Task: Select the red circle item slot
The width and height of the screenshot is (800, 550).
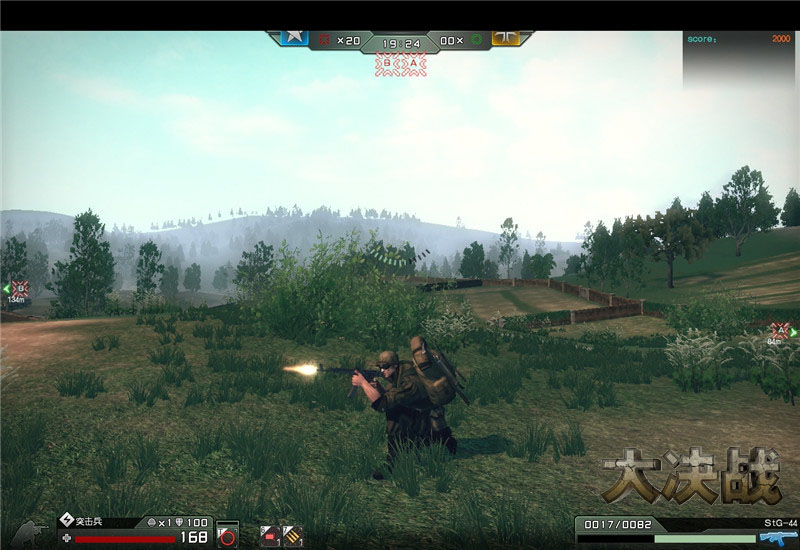Action: (x=228, y=536)
